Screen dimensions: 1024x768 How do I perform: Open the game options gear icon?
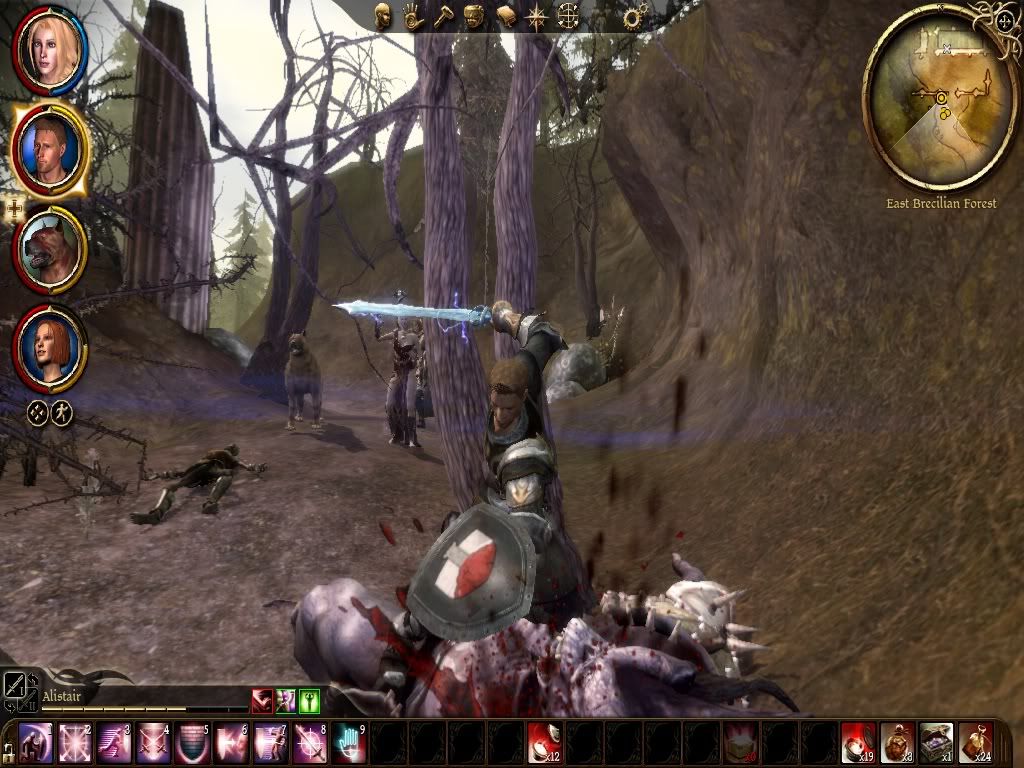[632, 17]
